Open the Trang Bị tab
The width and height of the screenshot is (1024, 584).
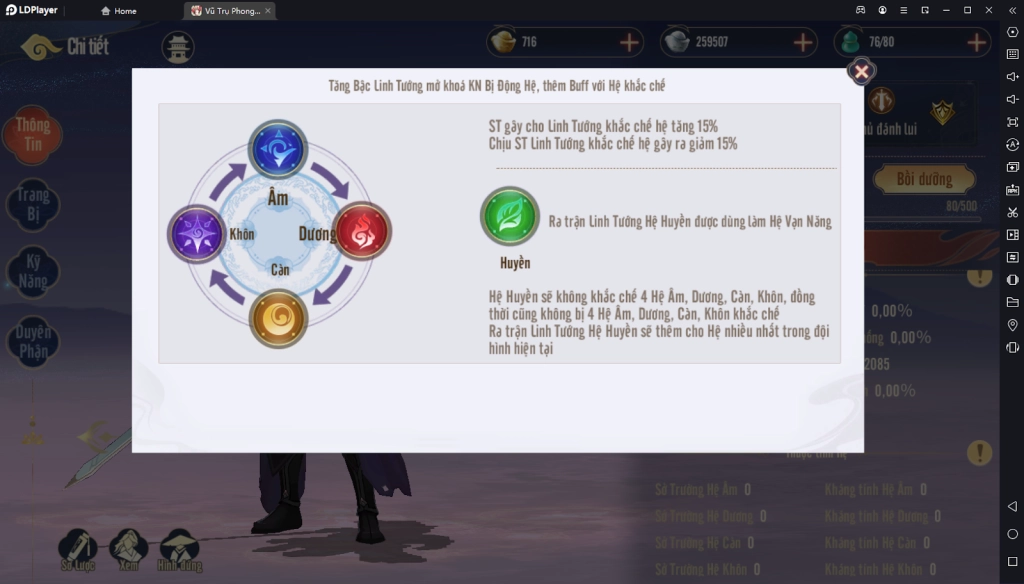[32, 204]
